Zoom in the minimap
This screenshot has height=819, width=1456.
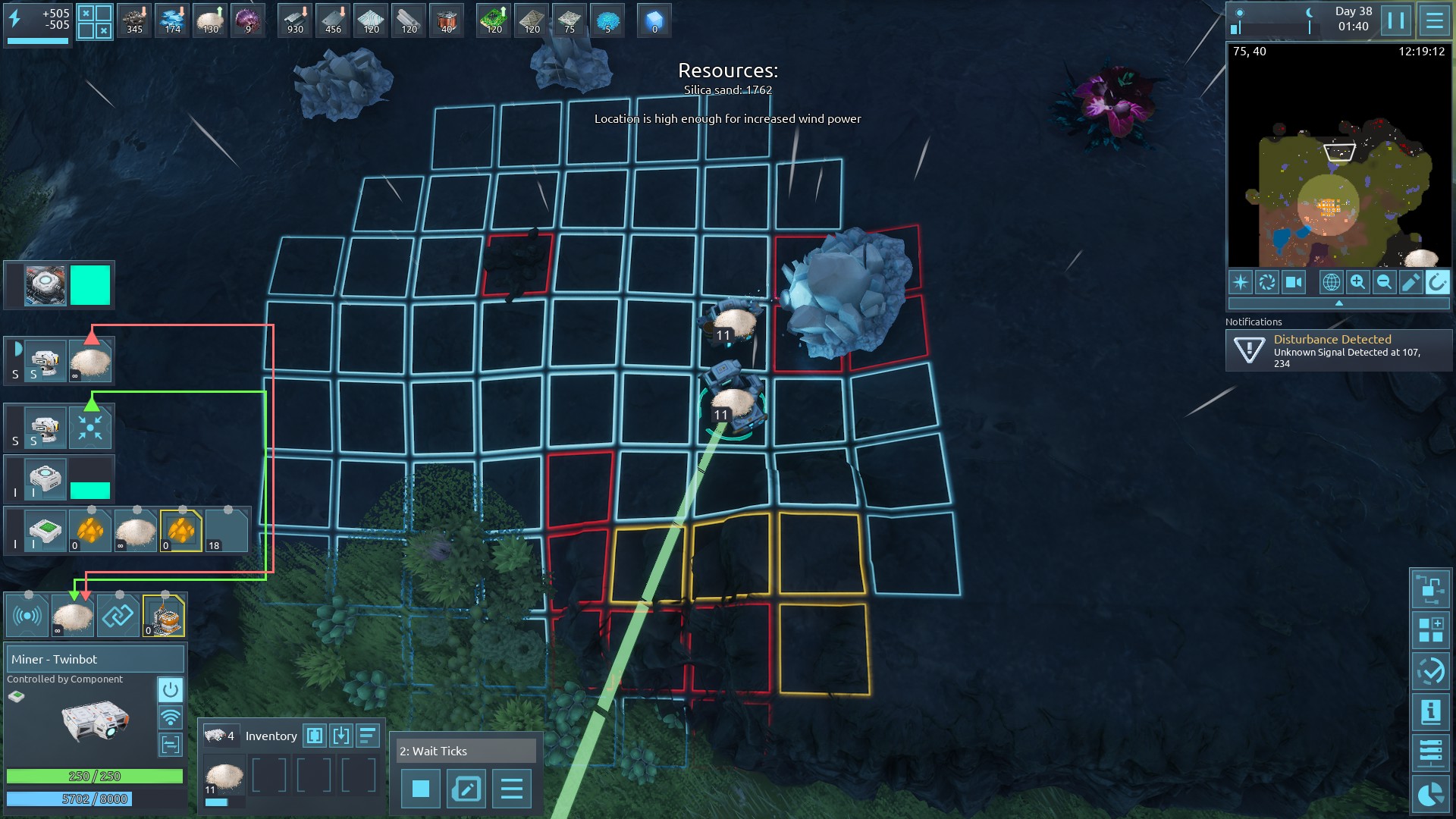point(1357,282)
